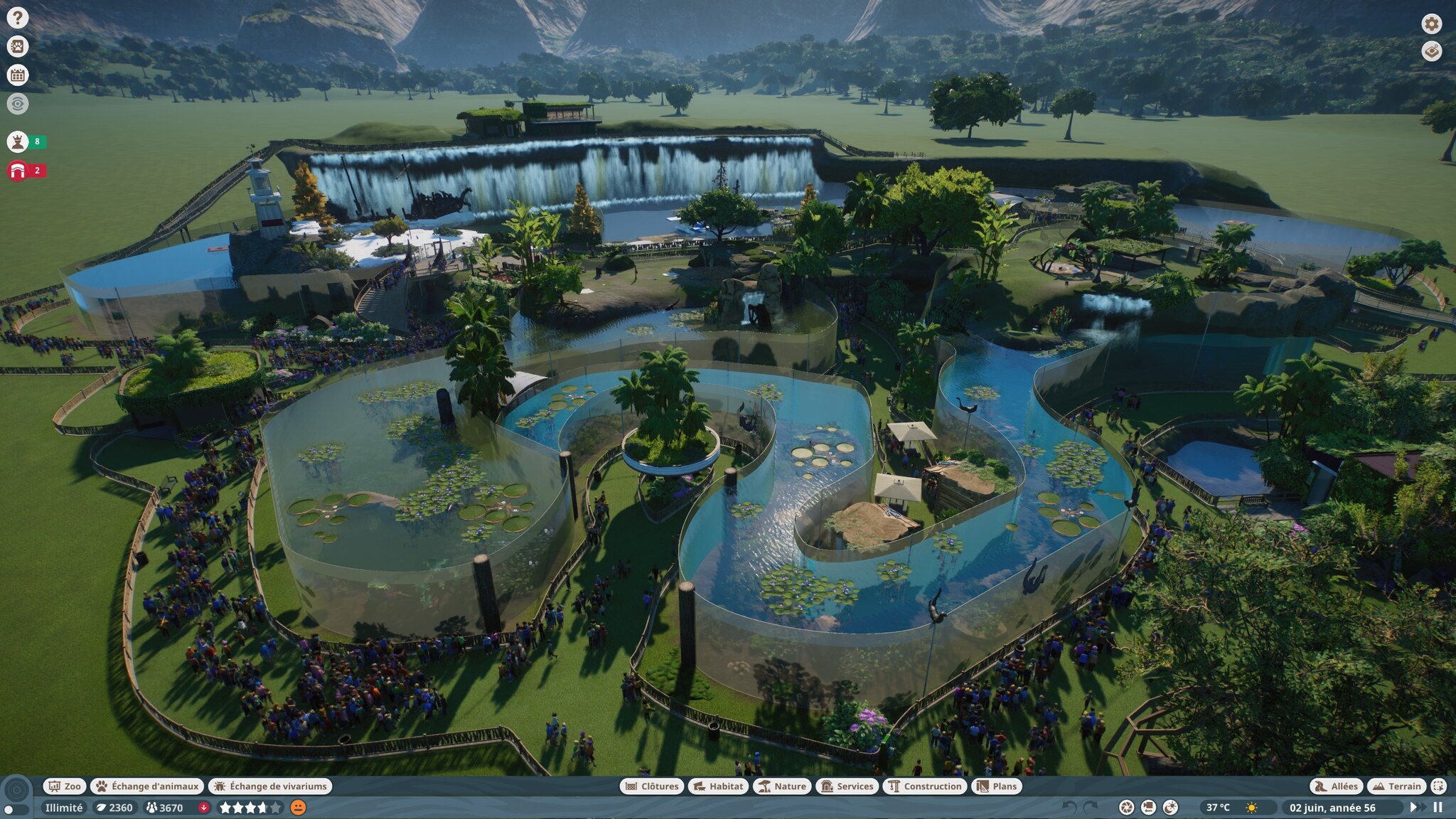
Task: Open the Plans menu
Action: coord(997,786)
